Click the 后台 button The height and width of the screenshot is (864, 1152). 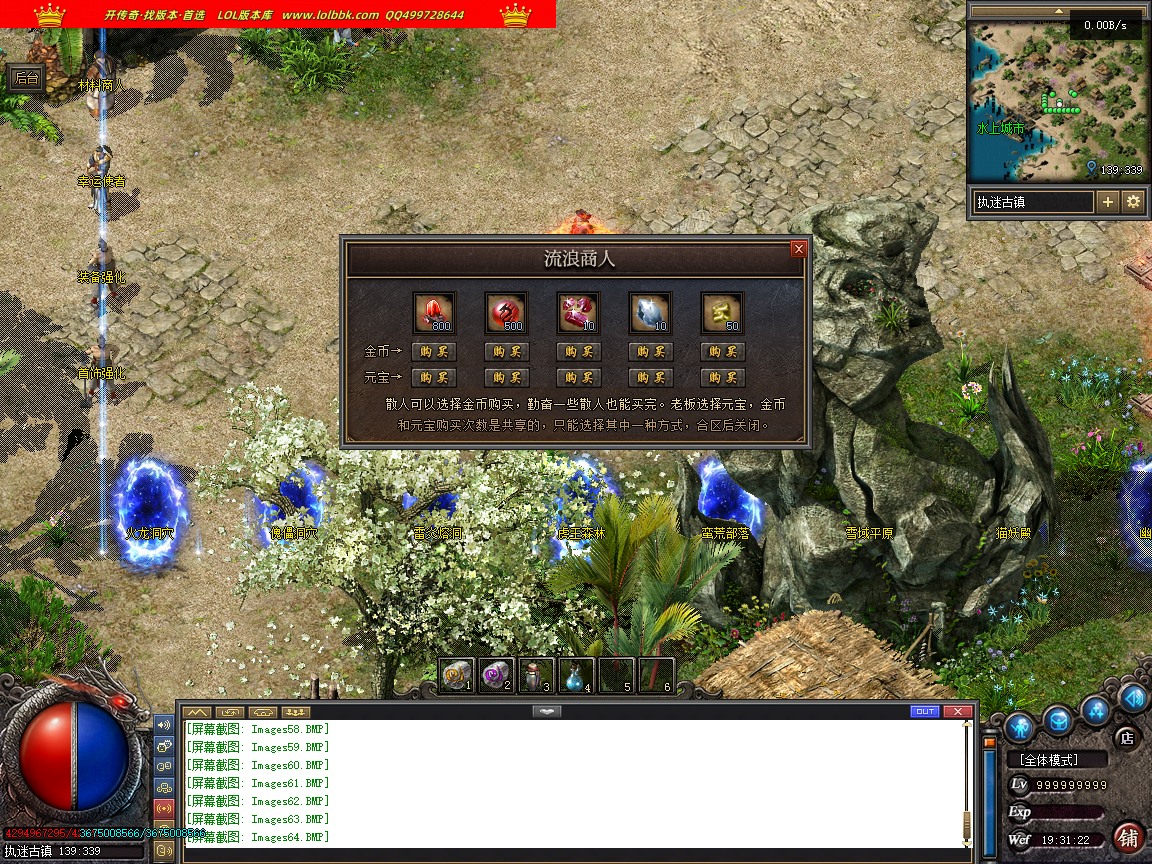pos(26,78)
